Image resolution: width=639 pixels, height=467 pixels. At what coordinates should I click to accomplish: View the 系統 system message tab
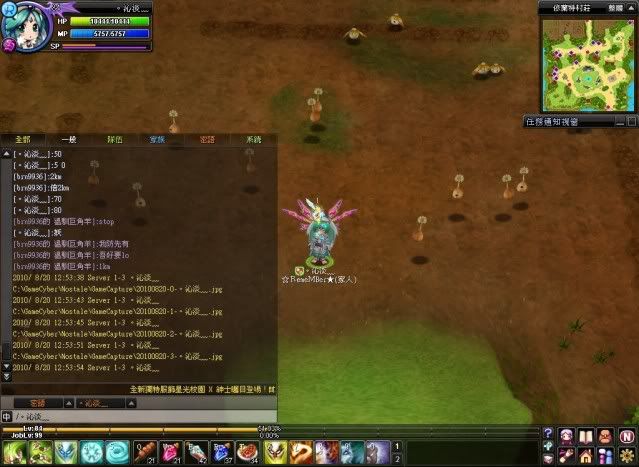coord(253,140)
